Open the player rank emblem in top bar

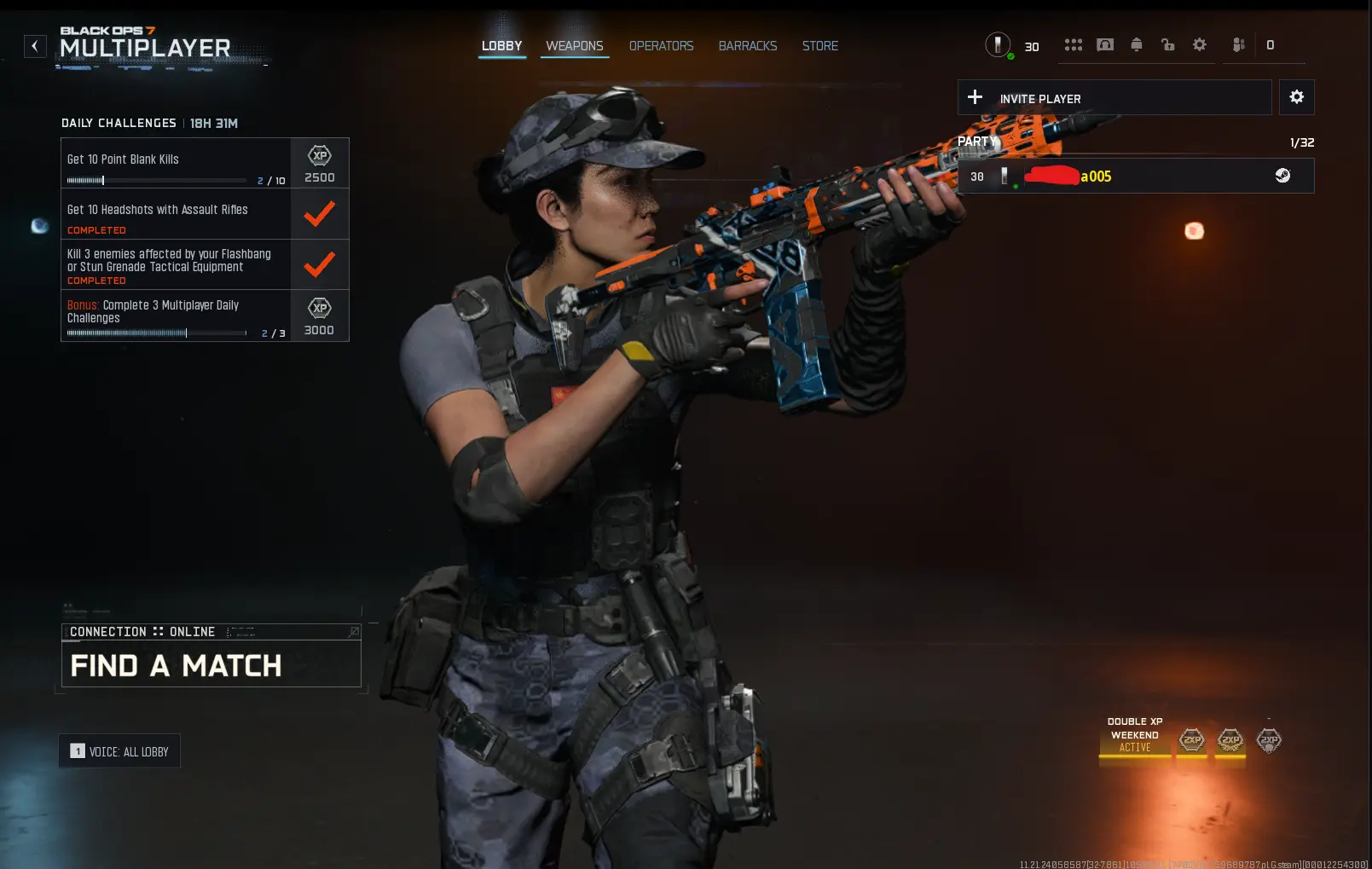[x=998, y=44]
